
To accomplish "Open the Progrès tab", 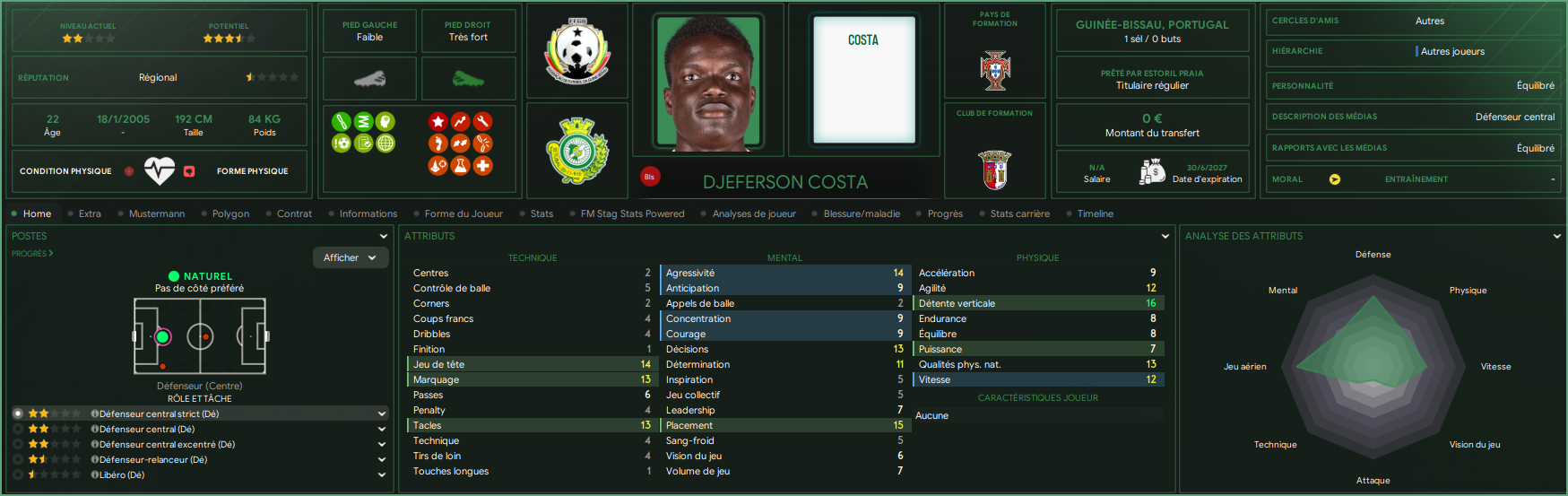I will pyautogui.click(x=945, y=213).
